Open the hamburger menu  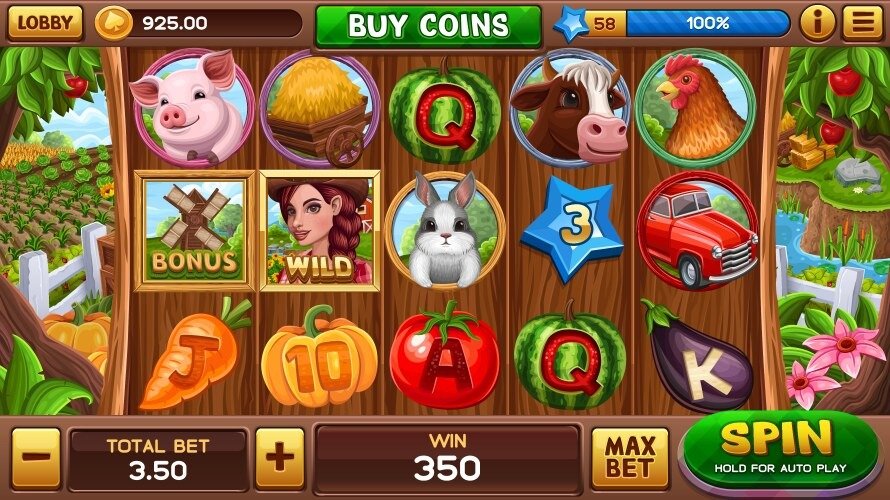(x=859, y=23)
